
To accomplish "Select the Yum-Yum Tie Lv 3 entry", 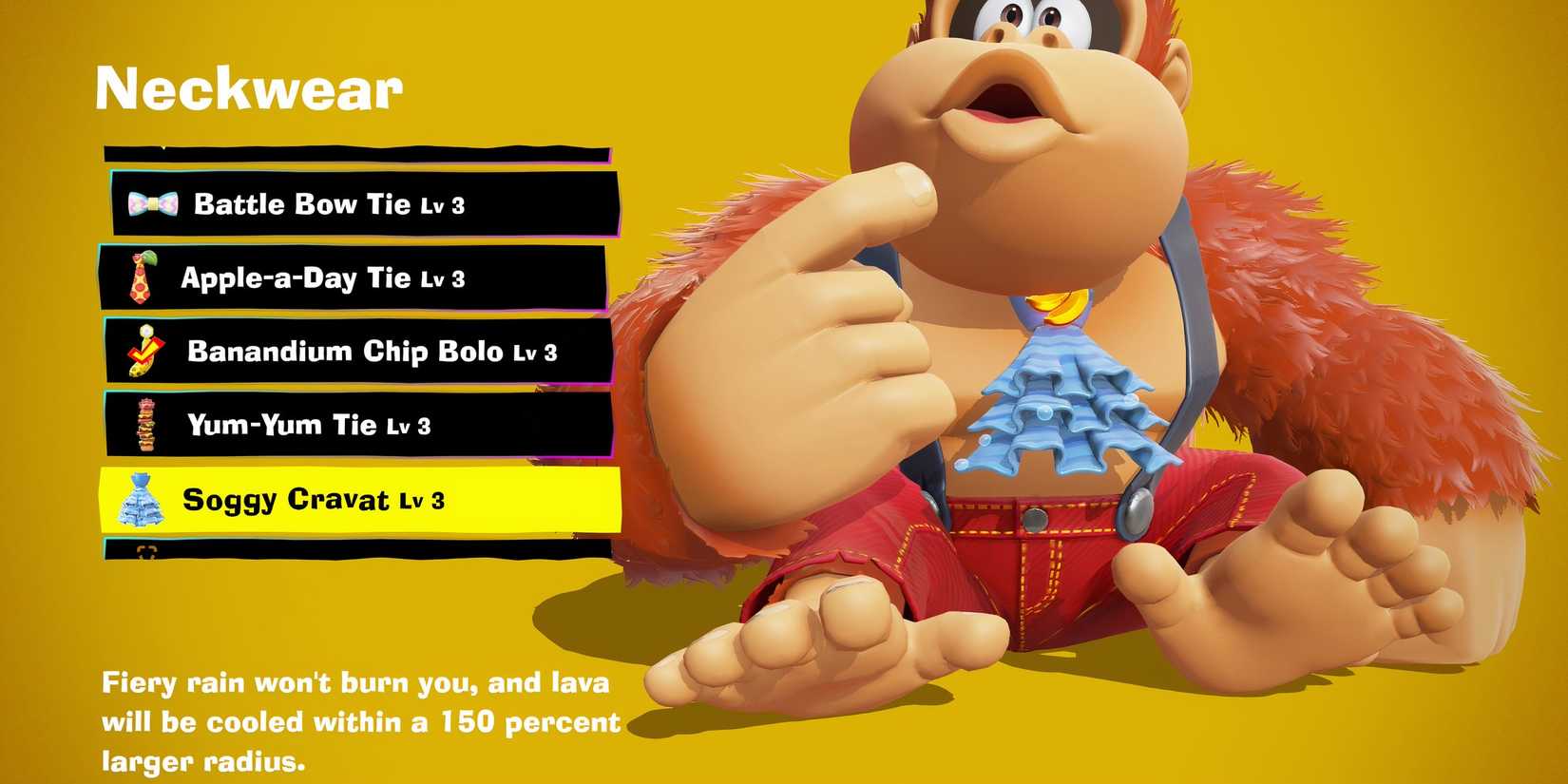I will [314, 425].
